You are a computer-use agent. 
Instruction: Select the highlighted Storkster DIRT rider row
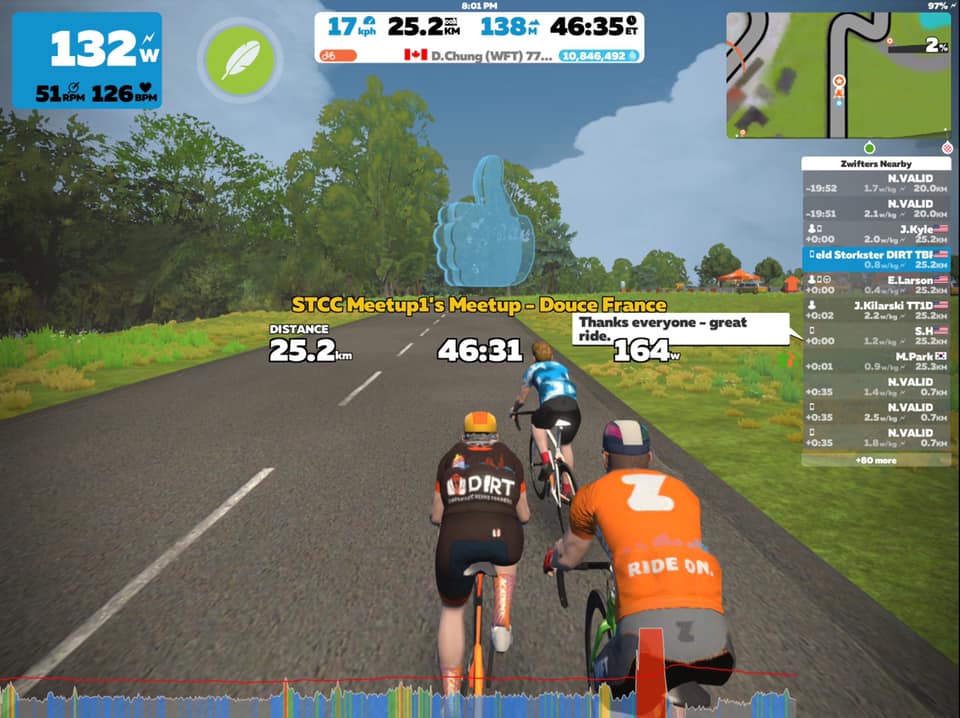876,260
